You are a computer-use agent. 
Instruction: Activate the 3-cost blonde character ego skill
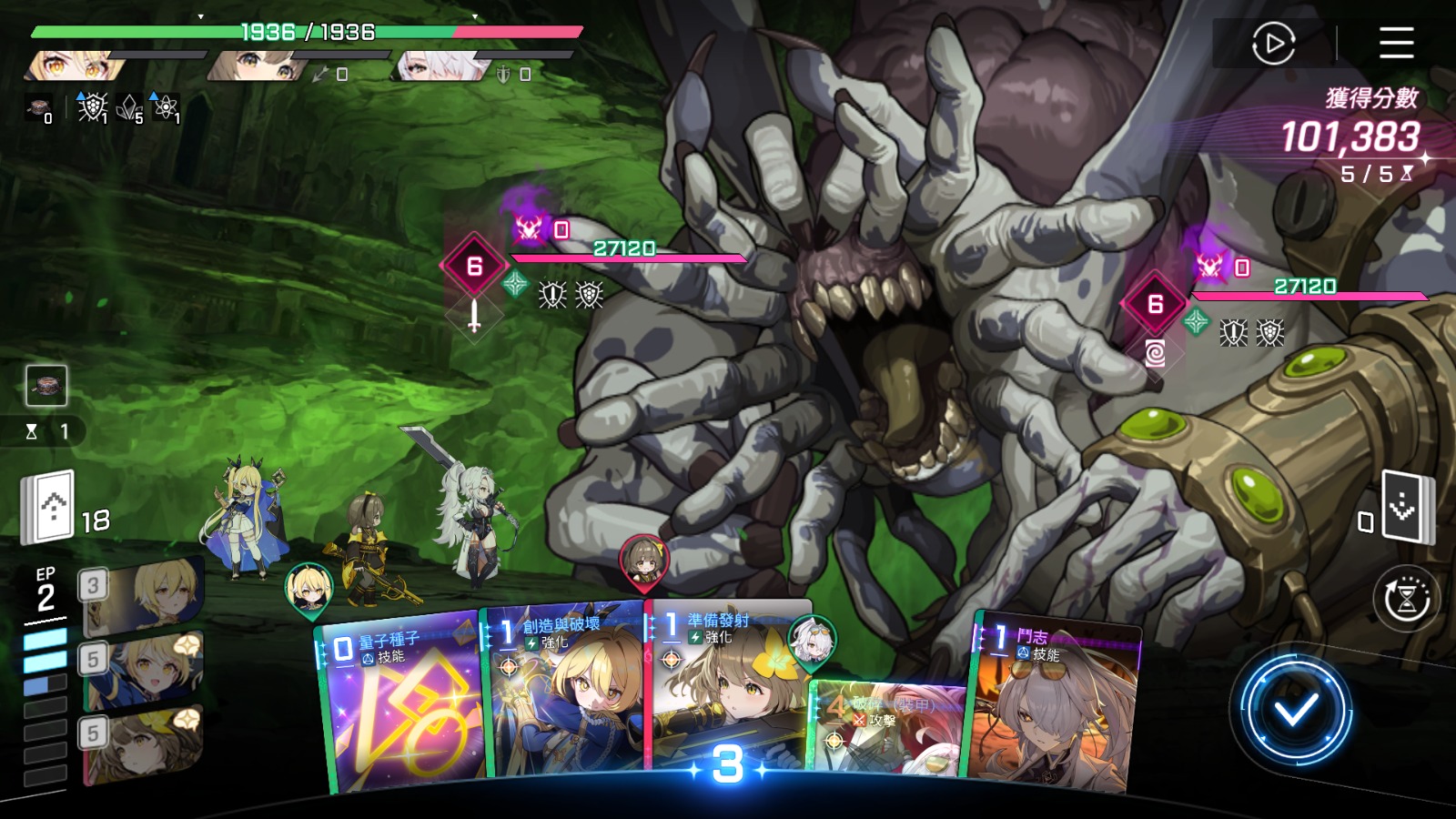pyautogui.click(x=144, y=597)
